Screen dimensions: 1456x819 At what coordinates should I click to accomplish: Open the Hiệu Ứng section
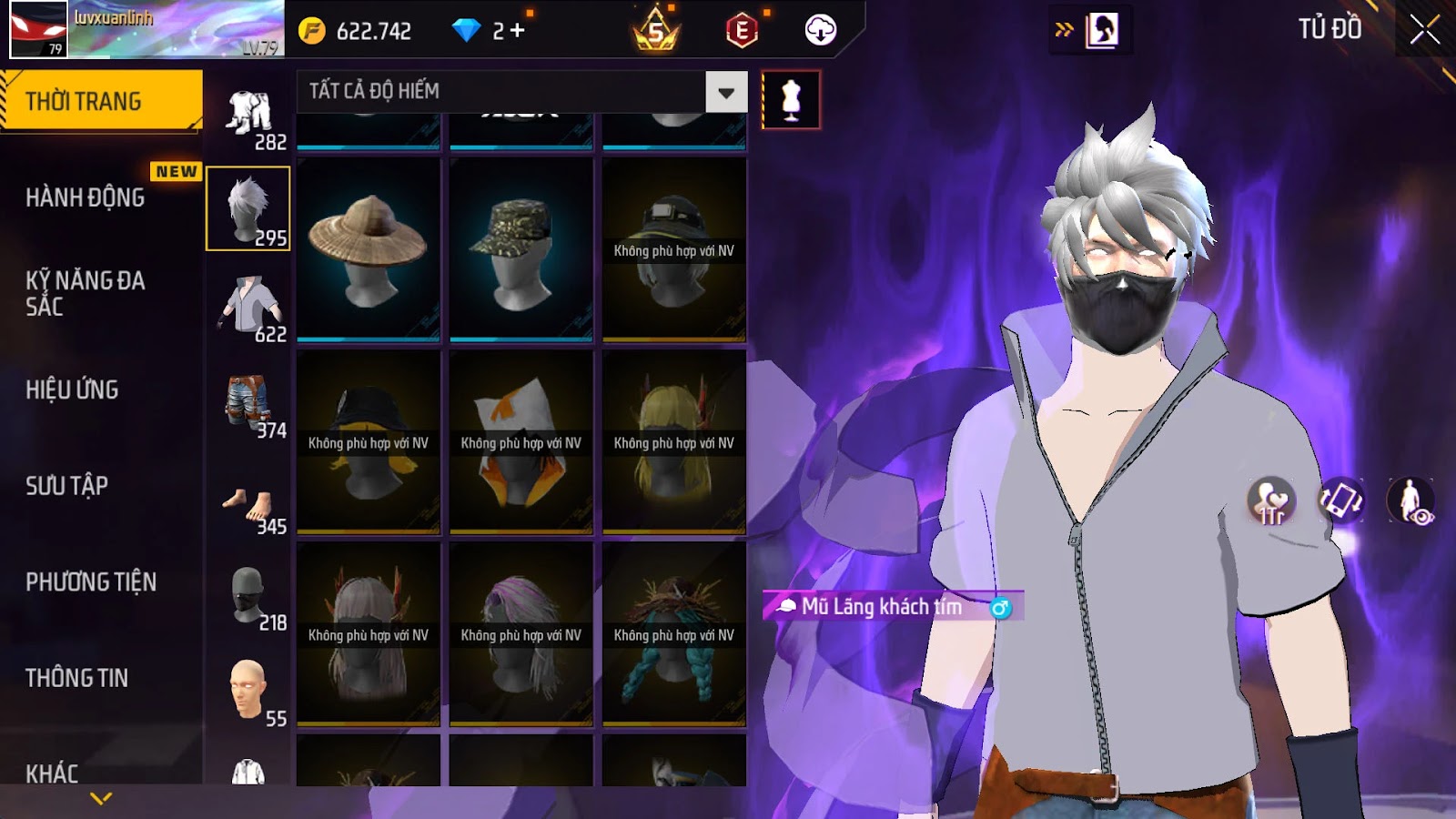pyautogui.click(x=72, y=389)
